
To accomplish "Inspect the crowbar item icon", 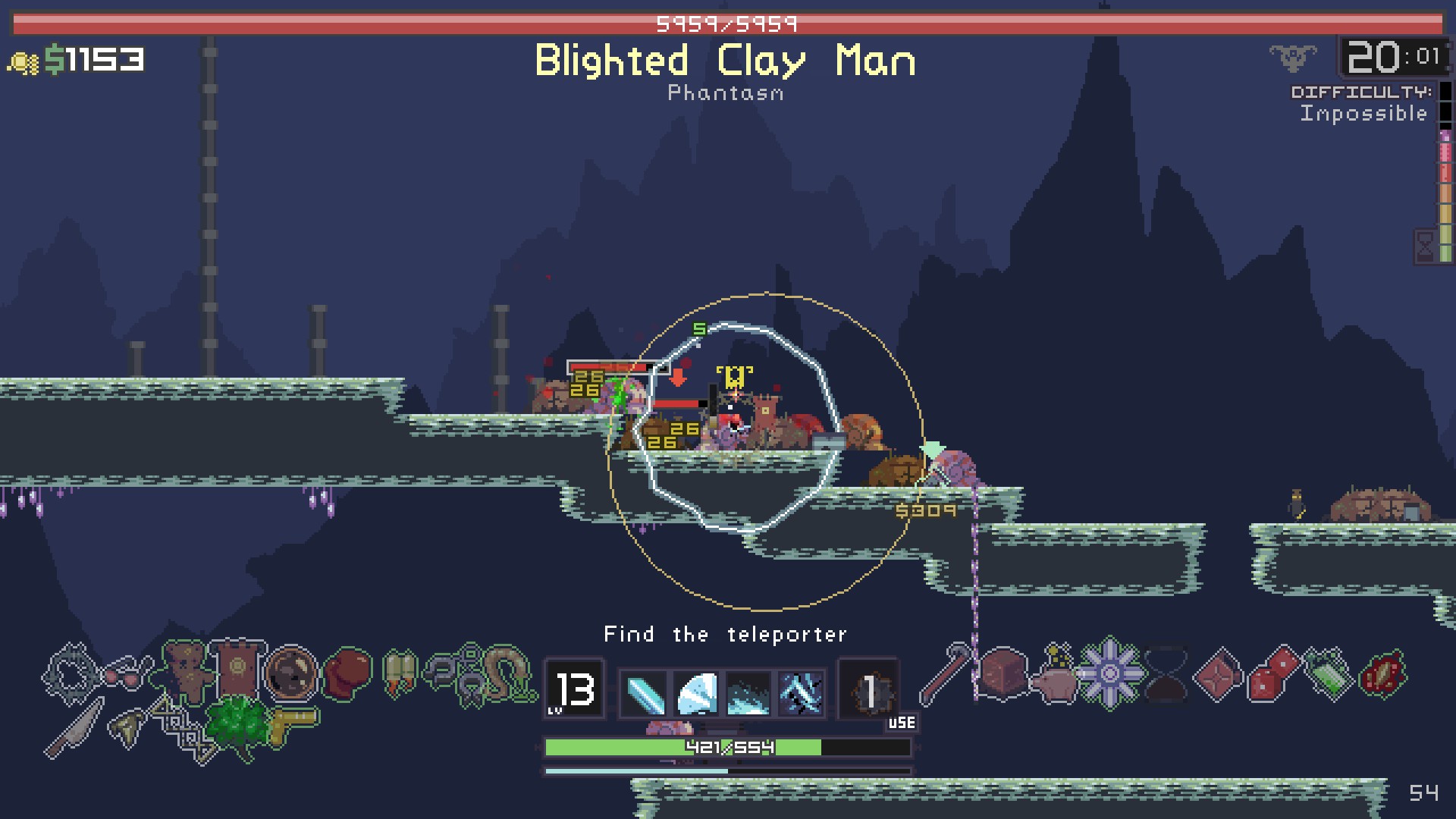I will click(x=945, y=672).
